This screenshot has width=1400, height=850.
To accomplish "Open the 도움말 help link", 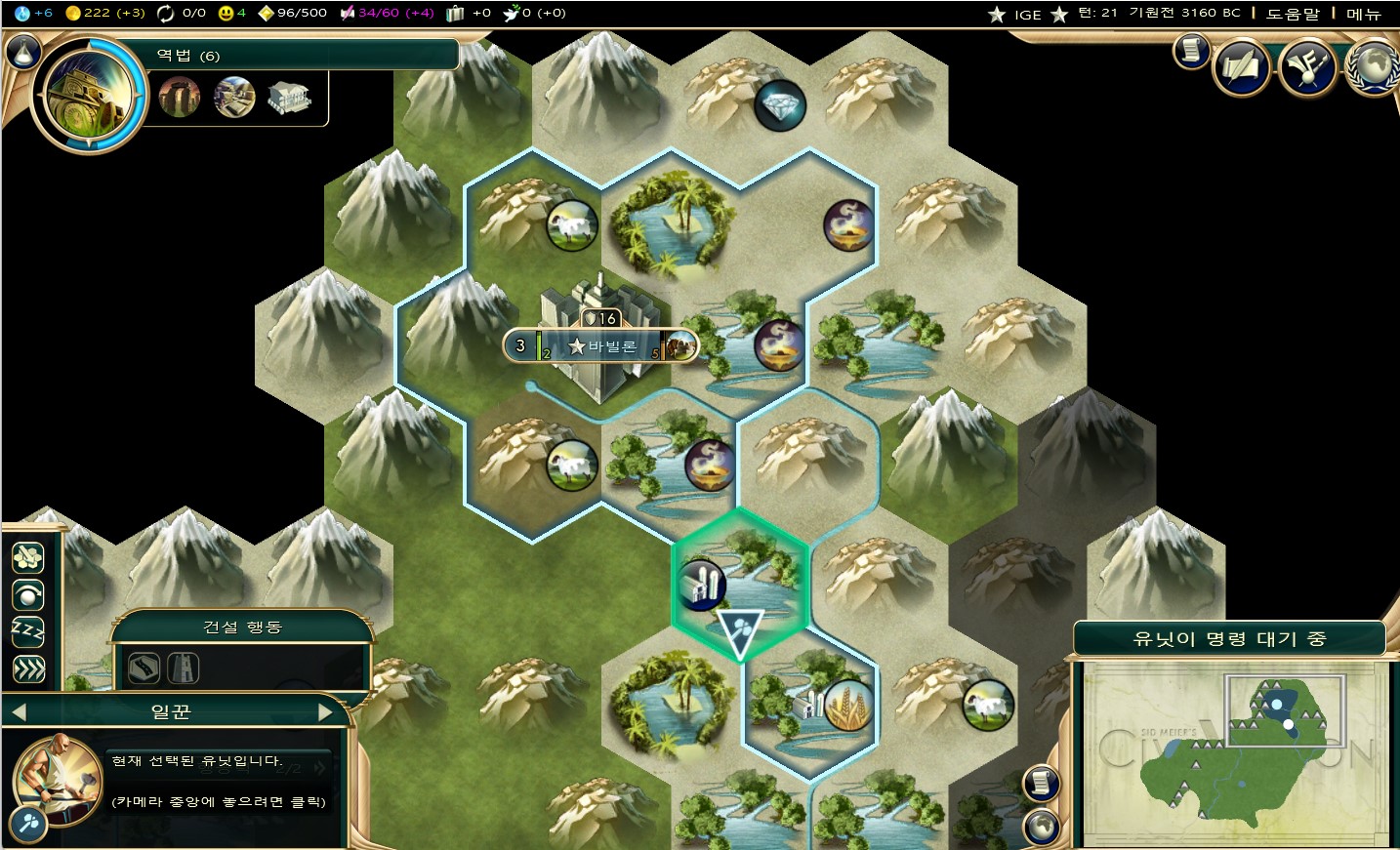I will pos(1292,14).
